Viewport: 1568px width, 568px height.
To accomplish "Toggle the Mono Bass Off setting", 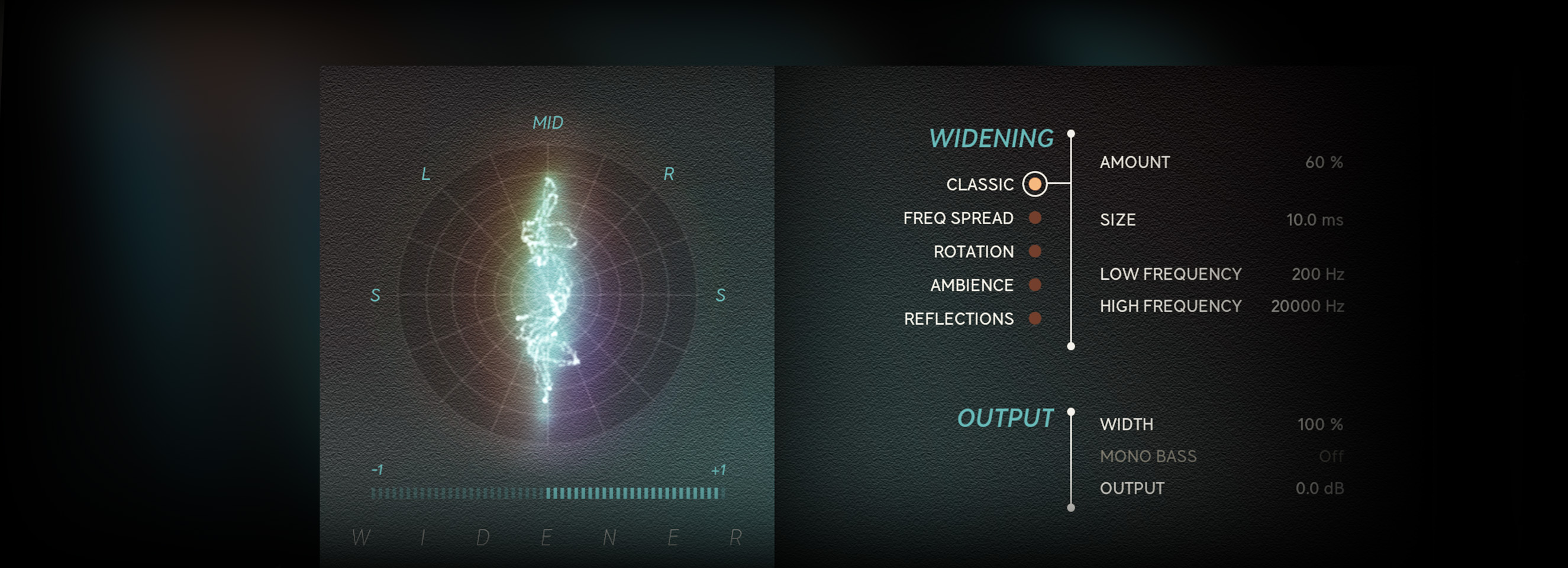I will point(1331,457).
